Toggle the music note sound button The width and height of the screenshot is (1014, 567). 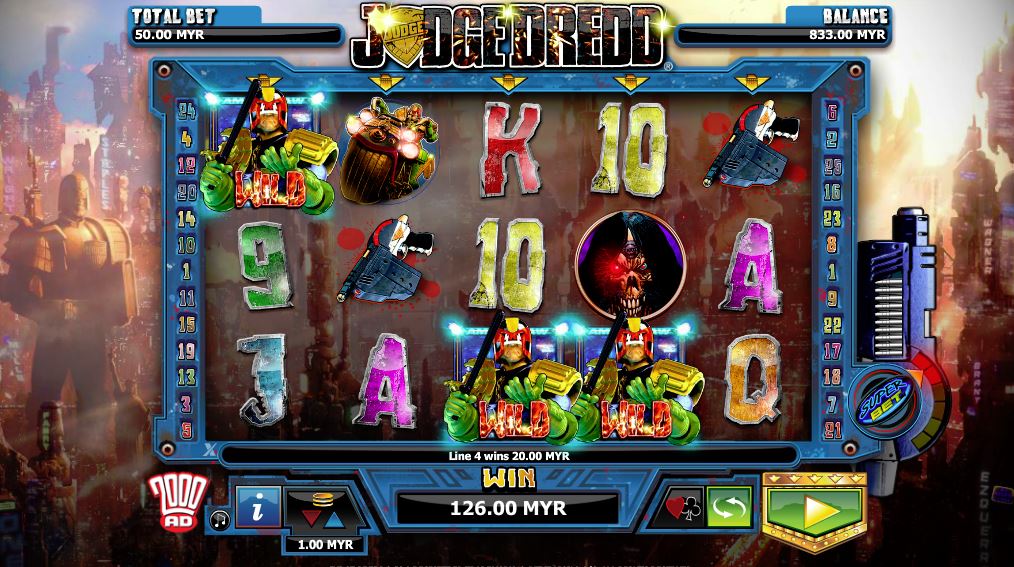(219, 518)
